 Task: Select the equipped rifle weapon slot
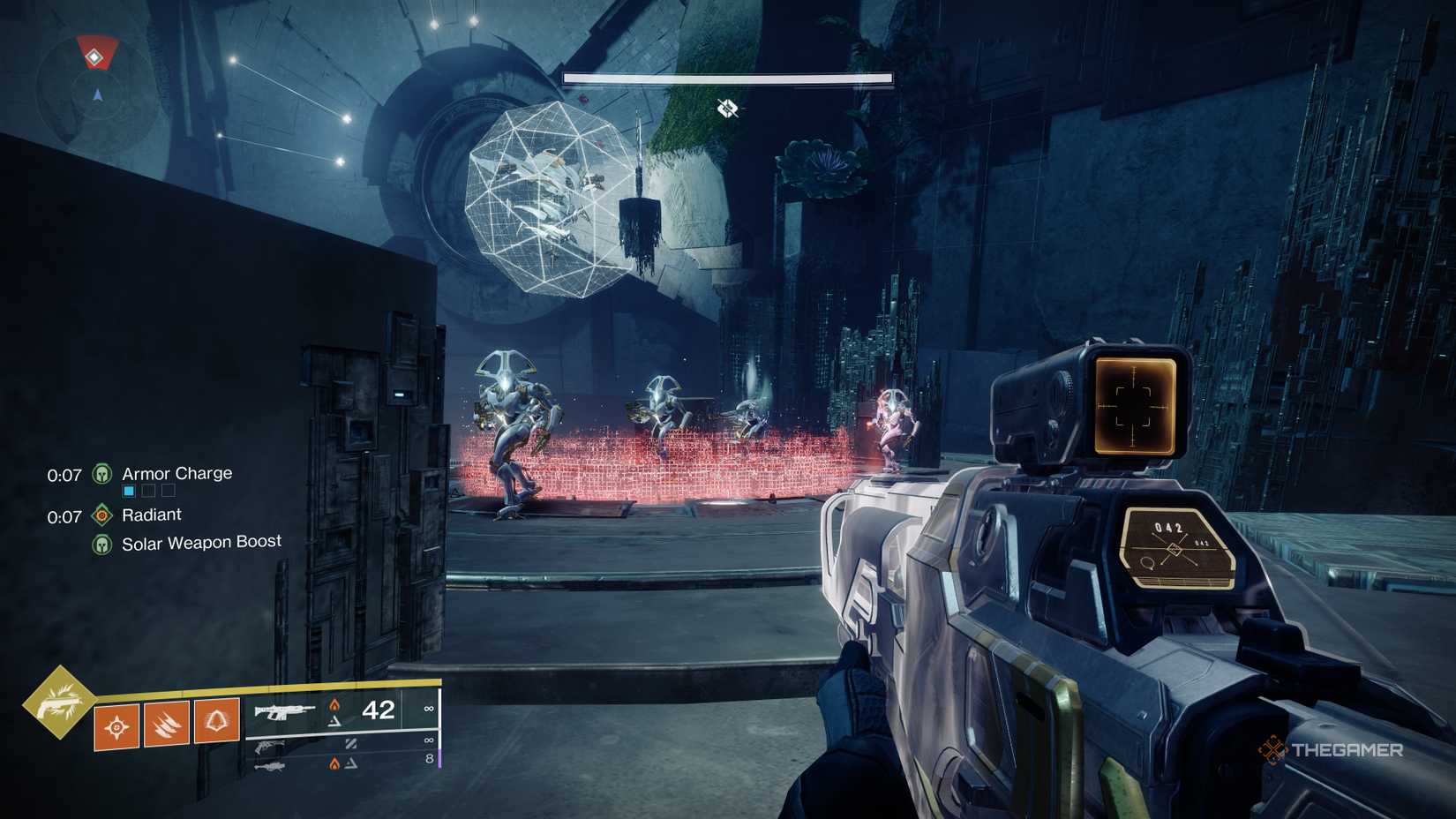[x=284, y=710]
